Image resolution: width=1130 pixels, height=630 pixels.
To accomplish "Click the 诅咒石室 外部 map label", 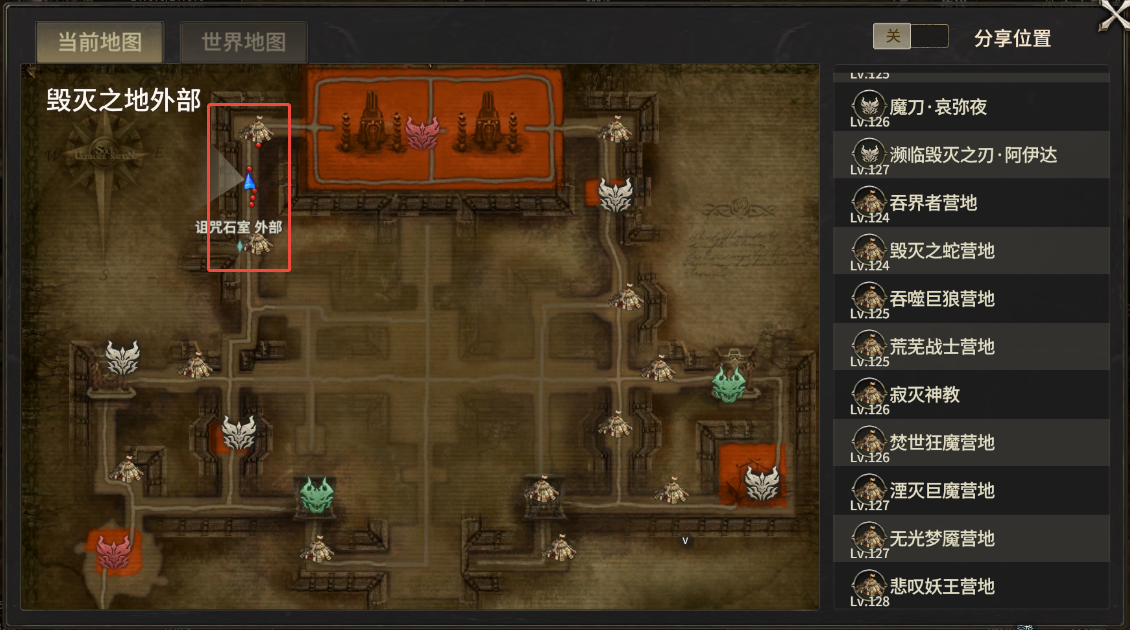I will pyautogui.click(x=238, y=227).
